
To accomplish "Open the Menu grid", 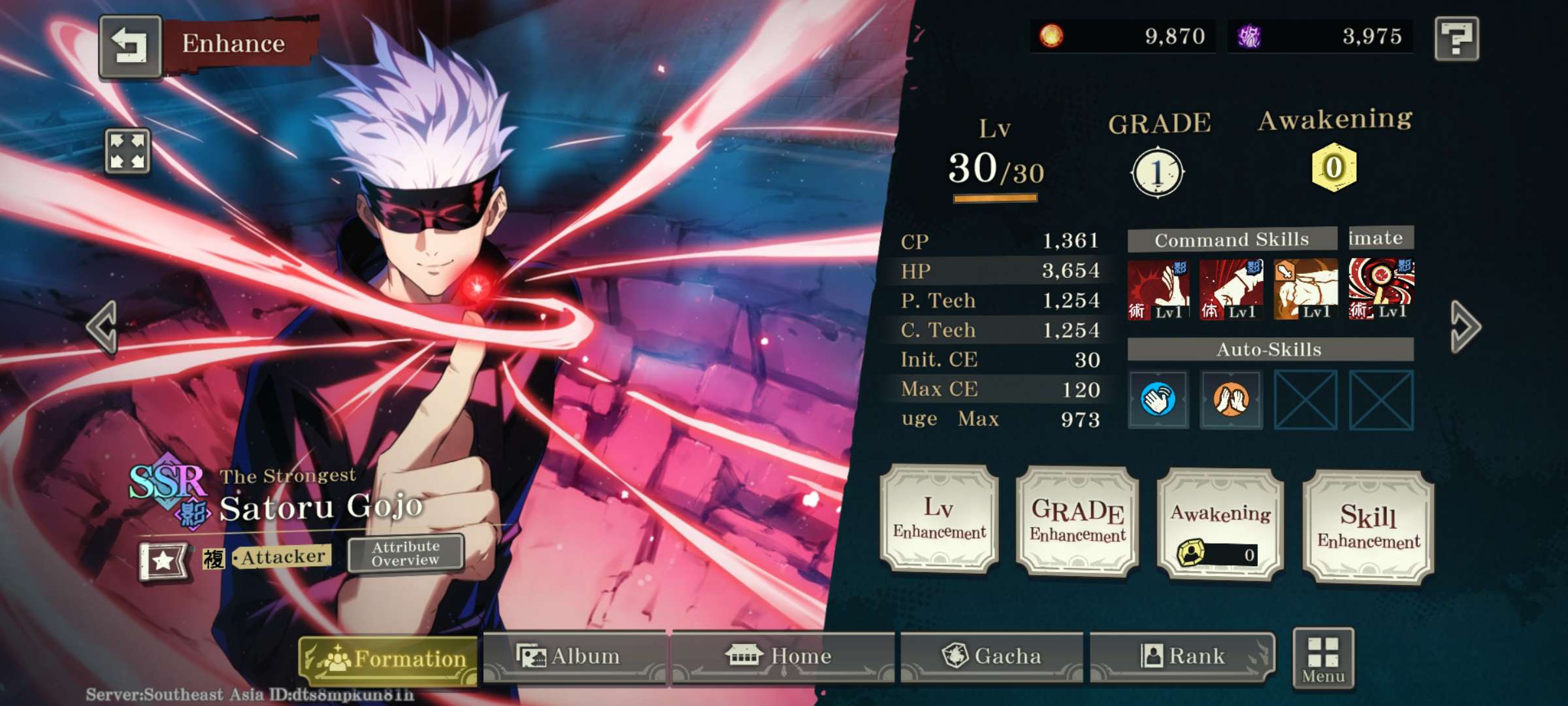I will [1323, 659].
